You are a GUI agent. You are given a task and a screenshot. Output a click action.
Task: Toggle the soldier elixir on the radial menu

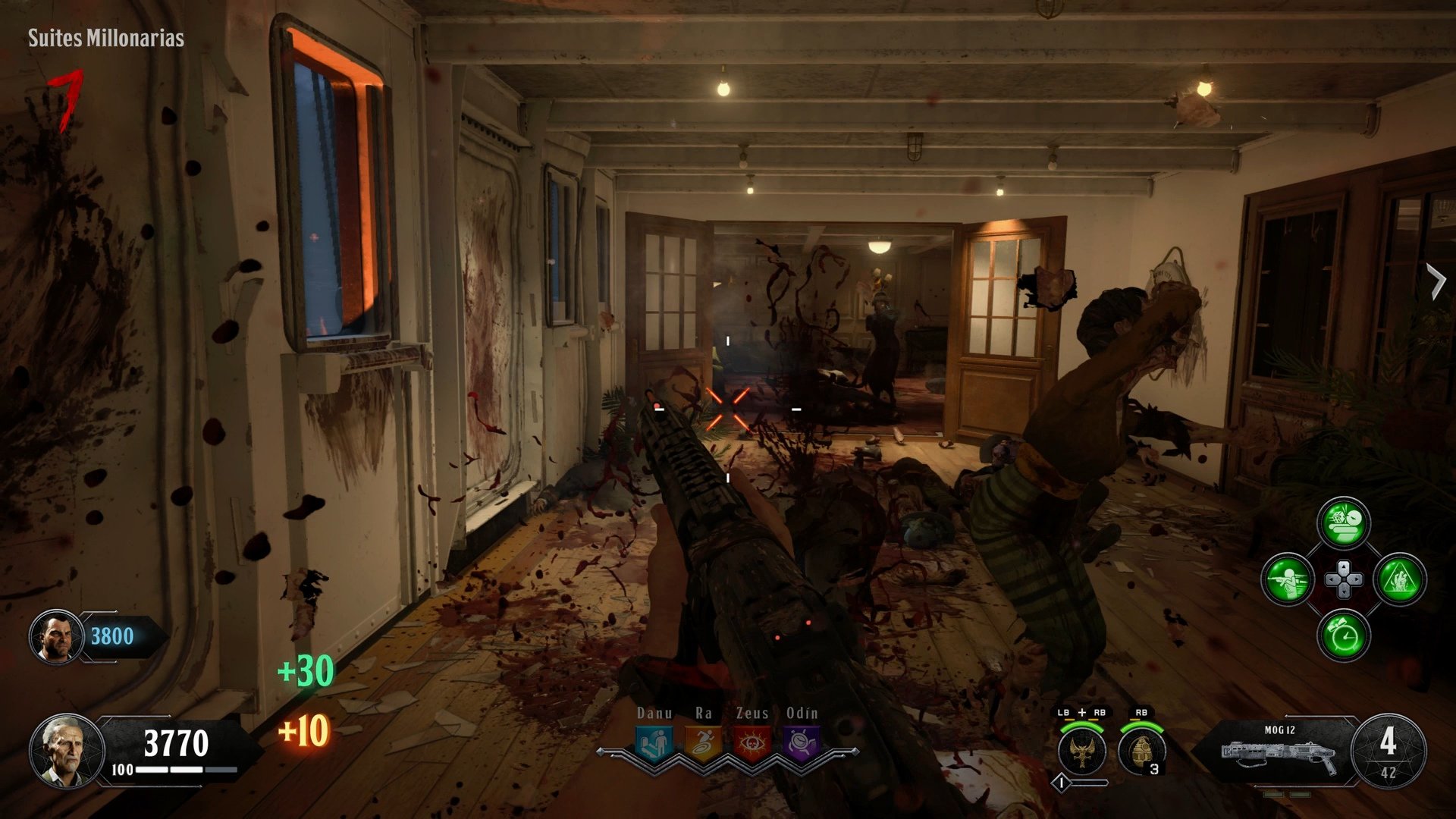click(1289, 579)
